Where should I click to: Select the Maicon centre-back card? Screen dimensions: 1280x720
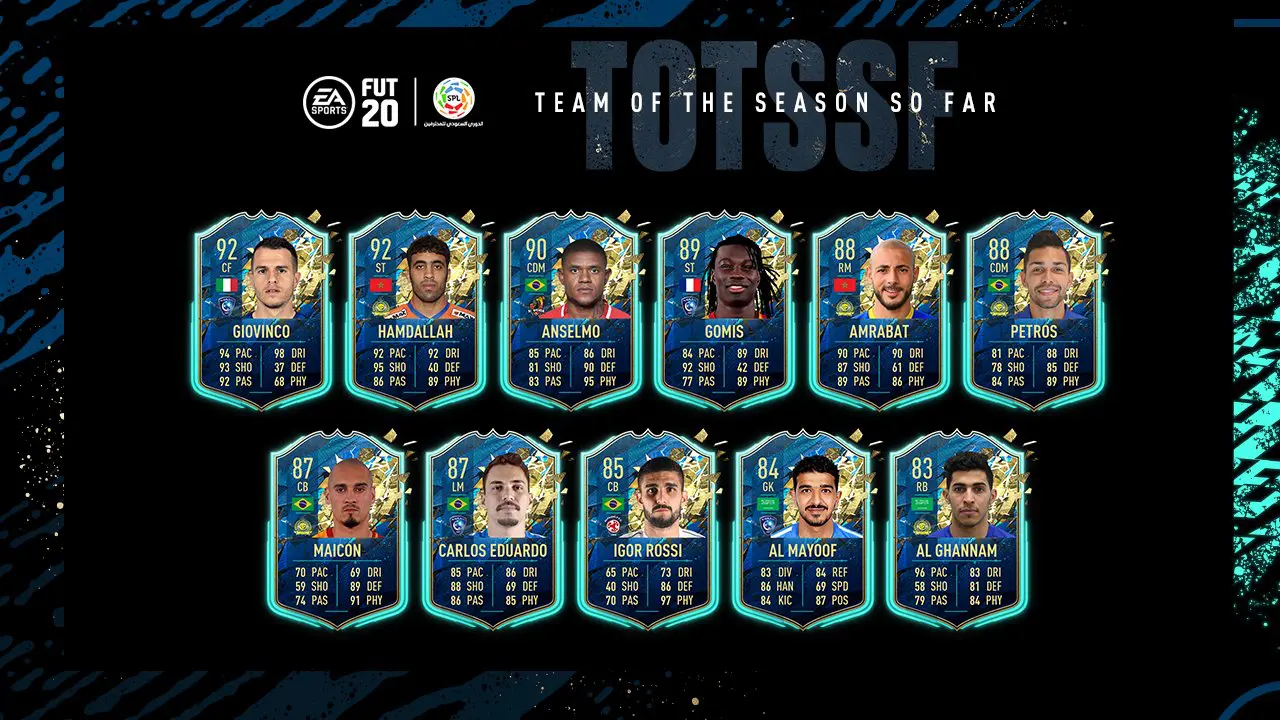(x=338, y=530)
